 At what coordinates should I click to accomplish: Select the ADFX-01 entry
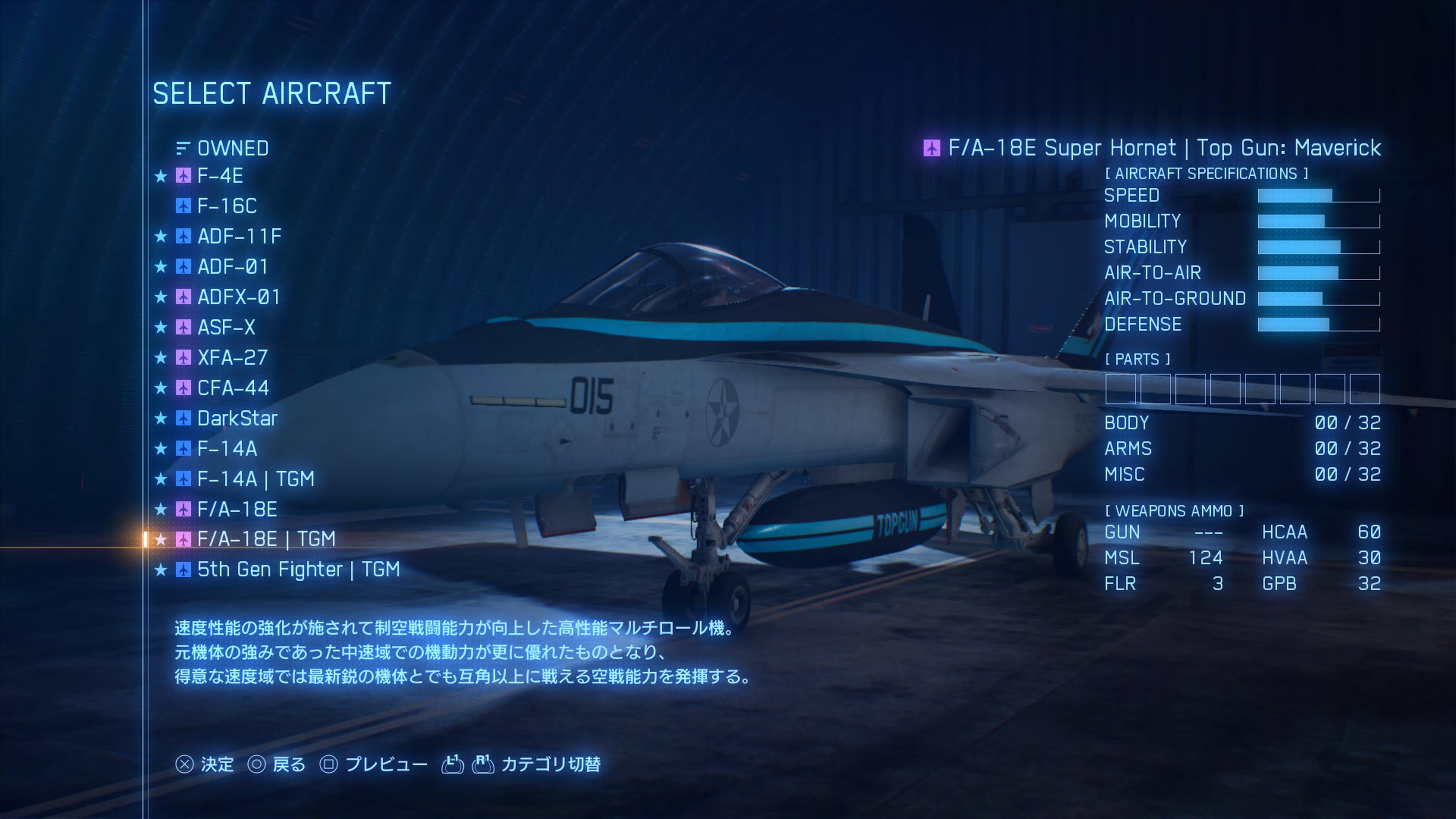[238, 297]
